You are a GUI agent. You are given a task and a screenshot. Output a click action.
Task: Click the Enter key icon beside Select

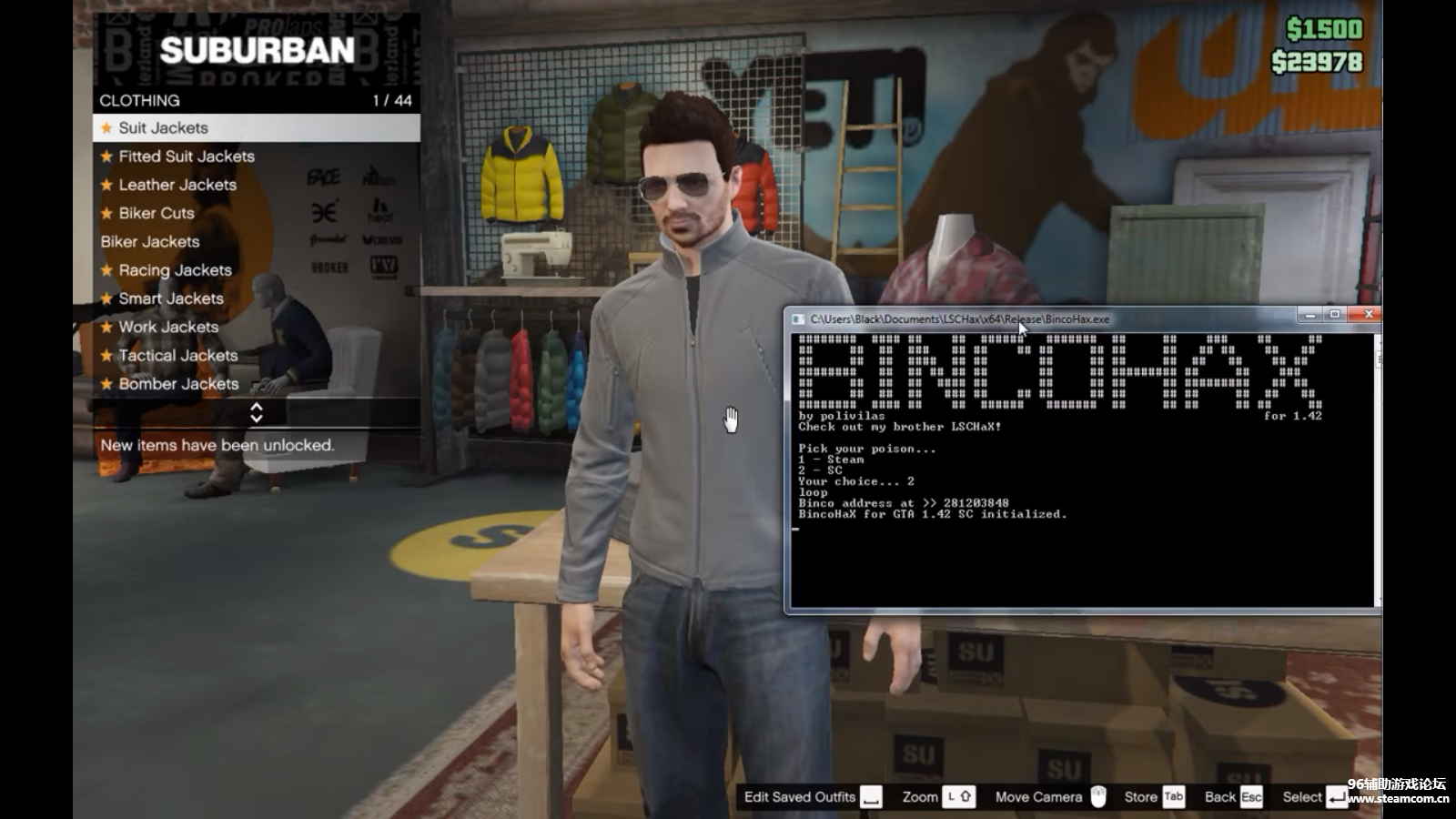(x=1332, y=796)
